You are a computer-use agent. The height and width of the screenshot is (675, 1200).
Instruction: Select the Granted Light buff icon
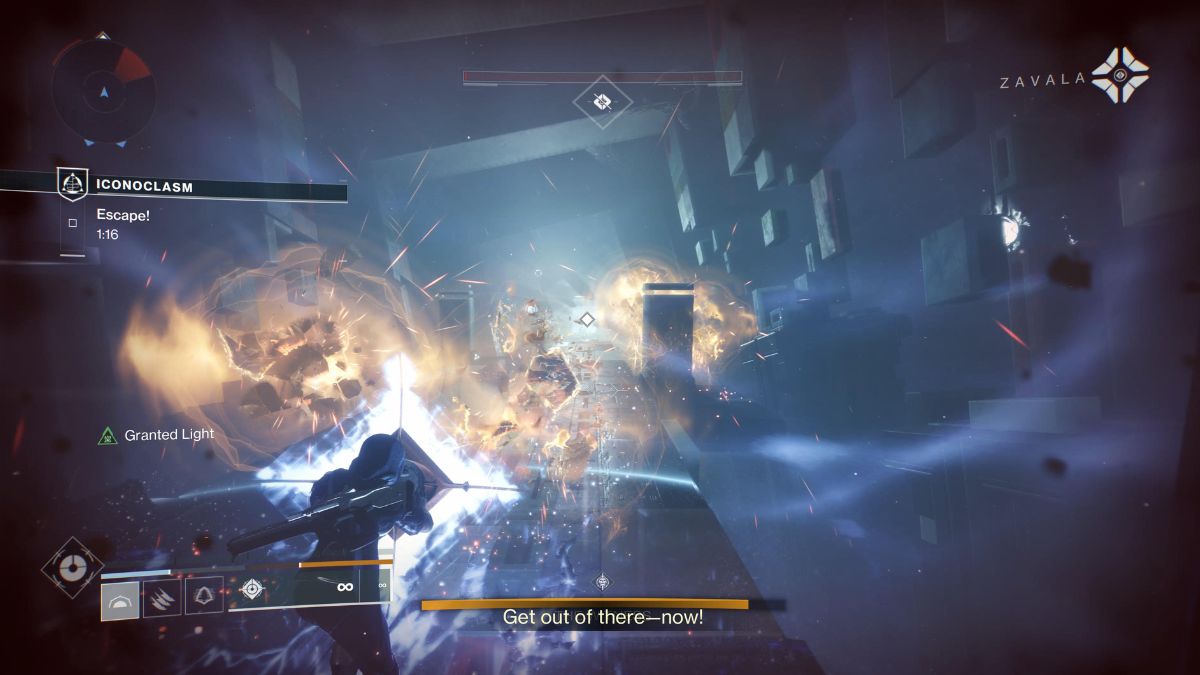(108, 436)
